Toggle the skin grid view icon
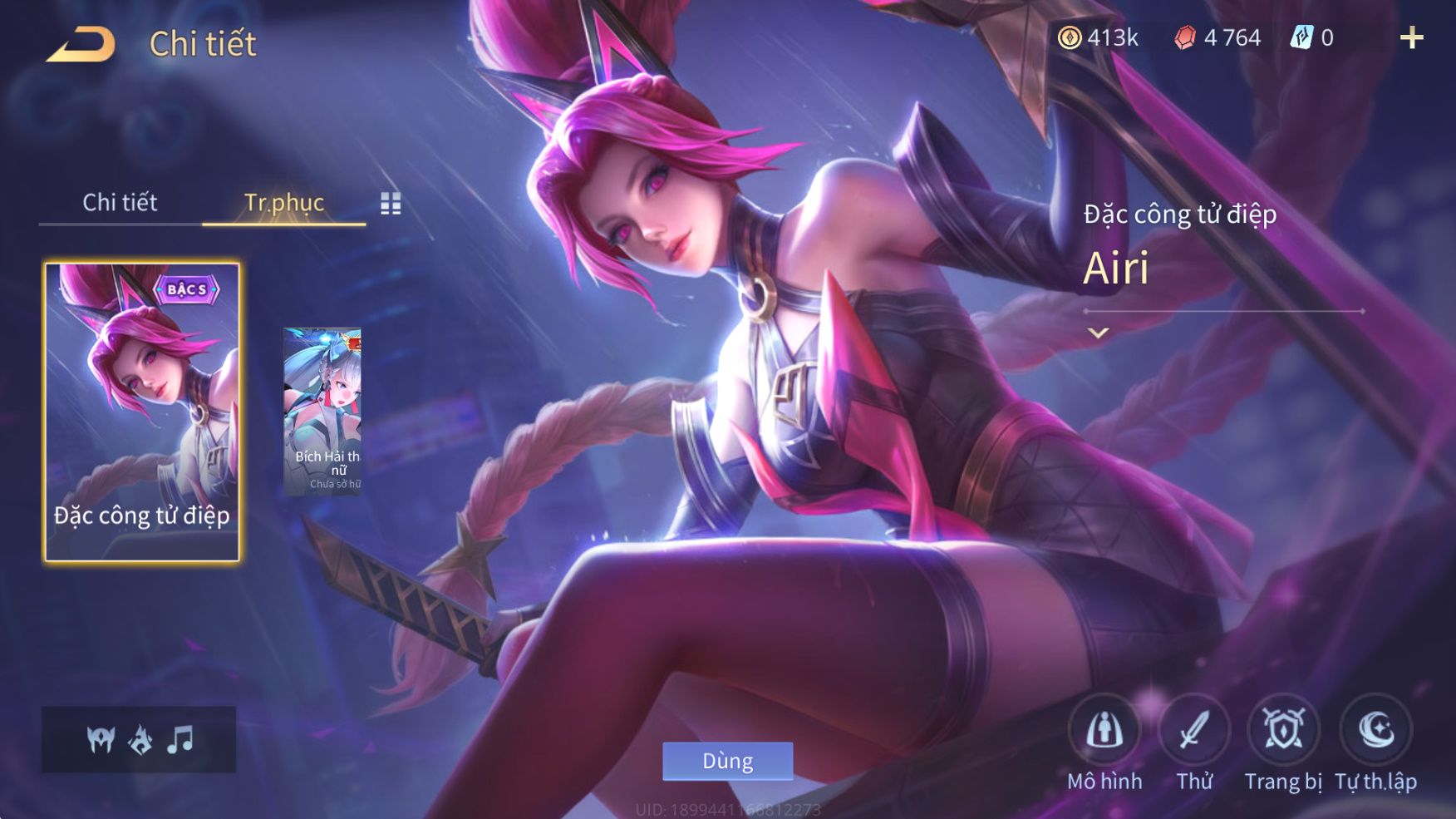The width and height of the screenshot is (1456, 819). [x=391, y=203]
